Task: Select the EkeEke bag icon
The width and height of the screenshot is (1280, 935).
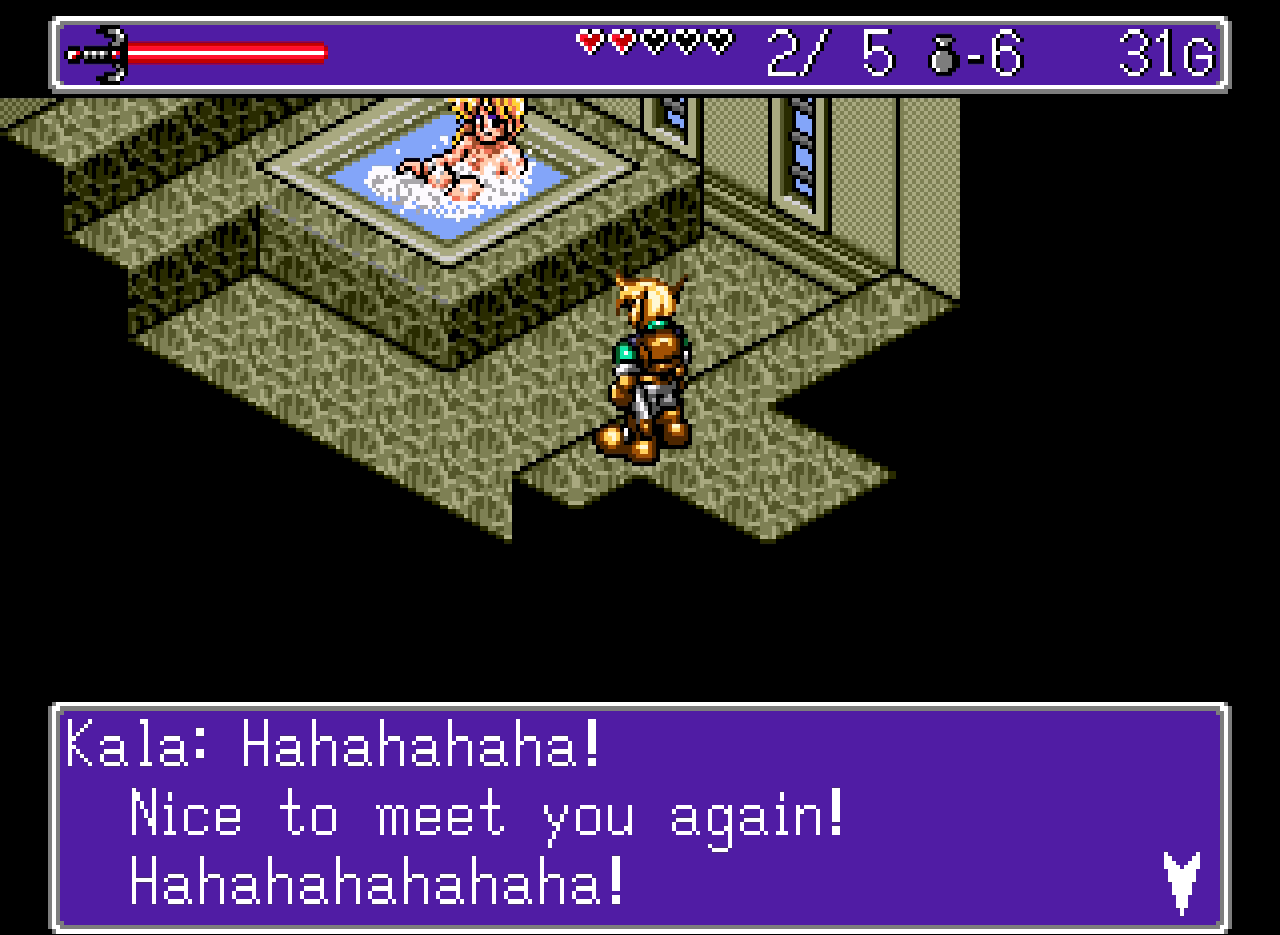Action: pyautogui.click(x=944, y=56)
